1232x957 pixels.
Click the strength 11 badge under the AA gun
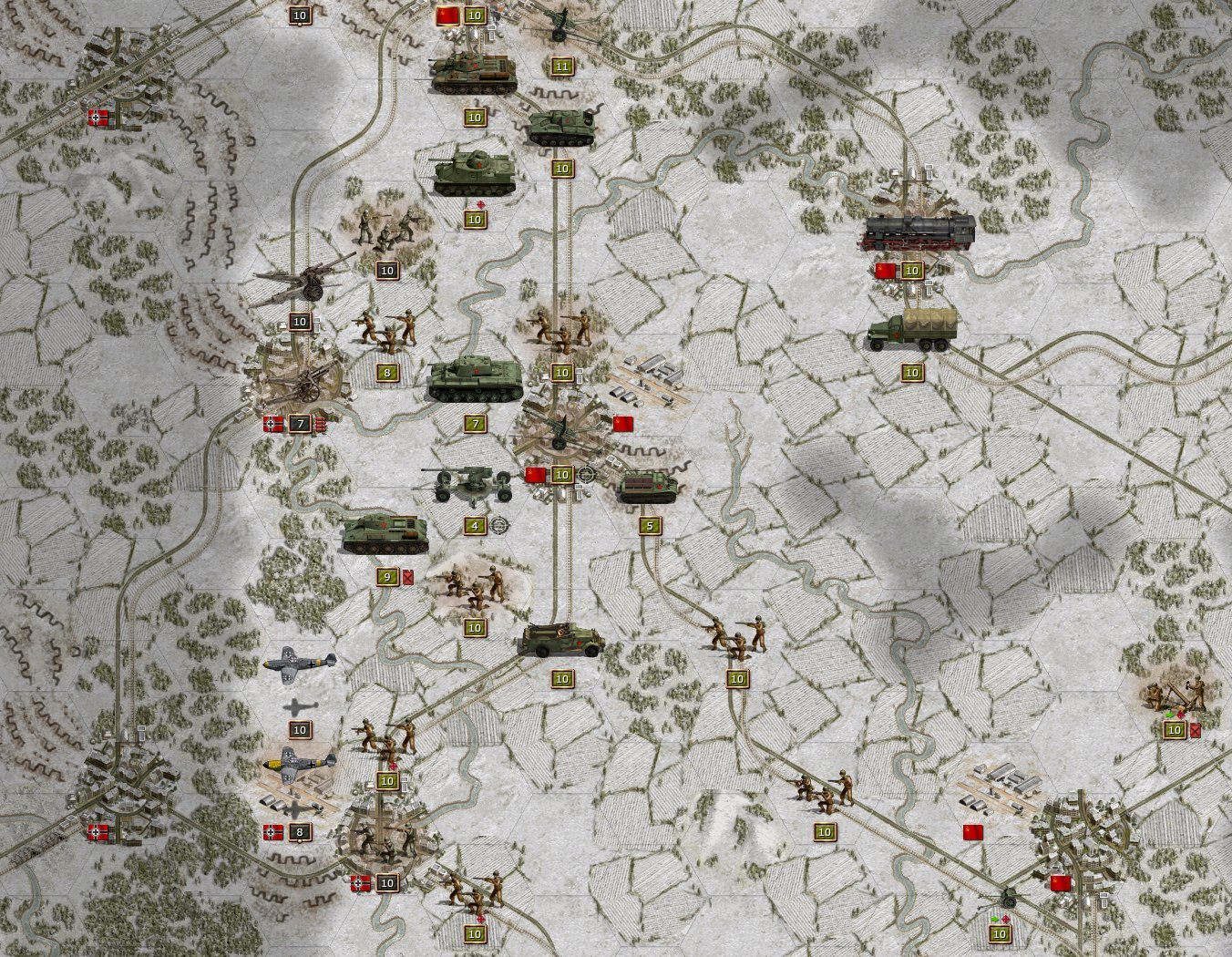point(562,65)
